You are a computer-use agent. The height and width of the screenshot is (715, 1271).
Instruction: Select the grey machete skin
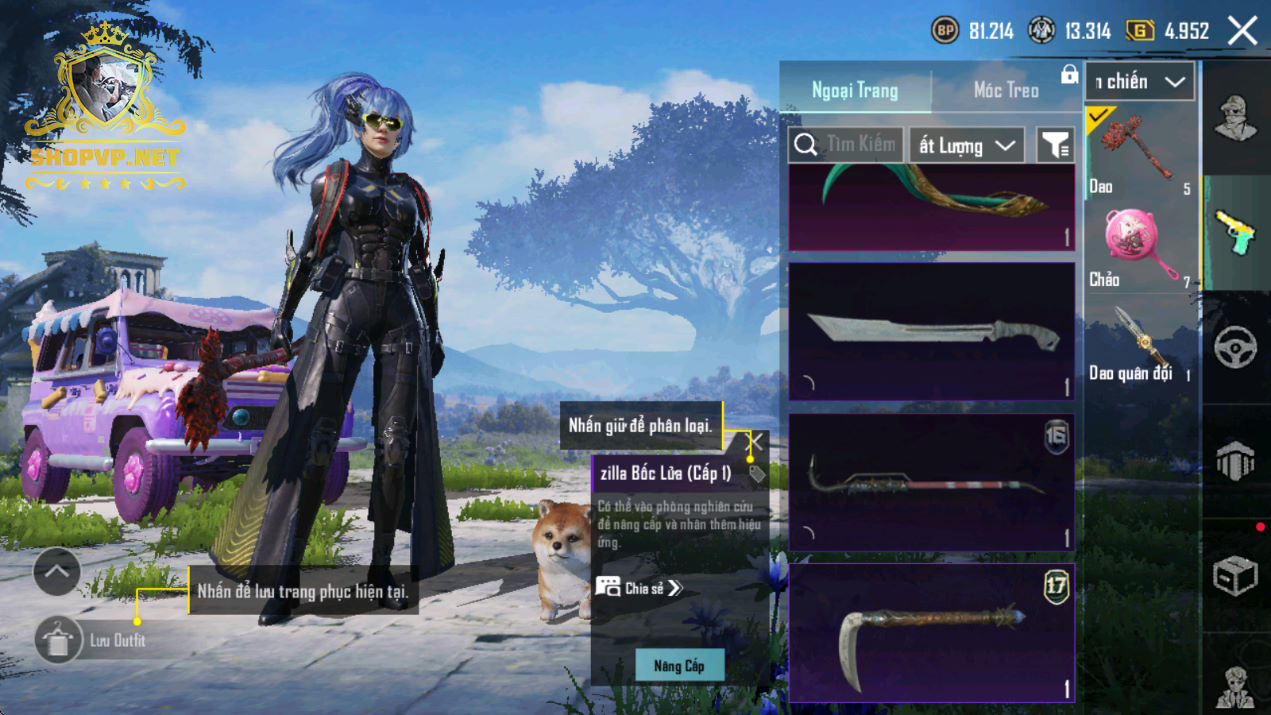click(932, 332)
